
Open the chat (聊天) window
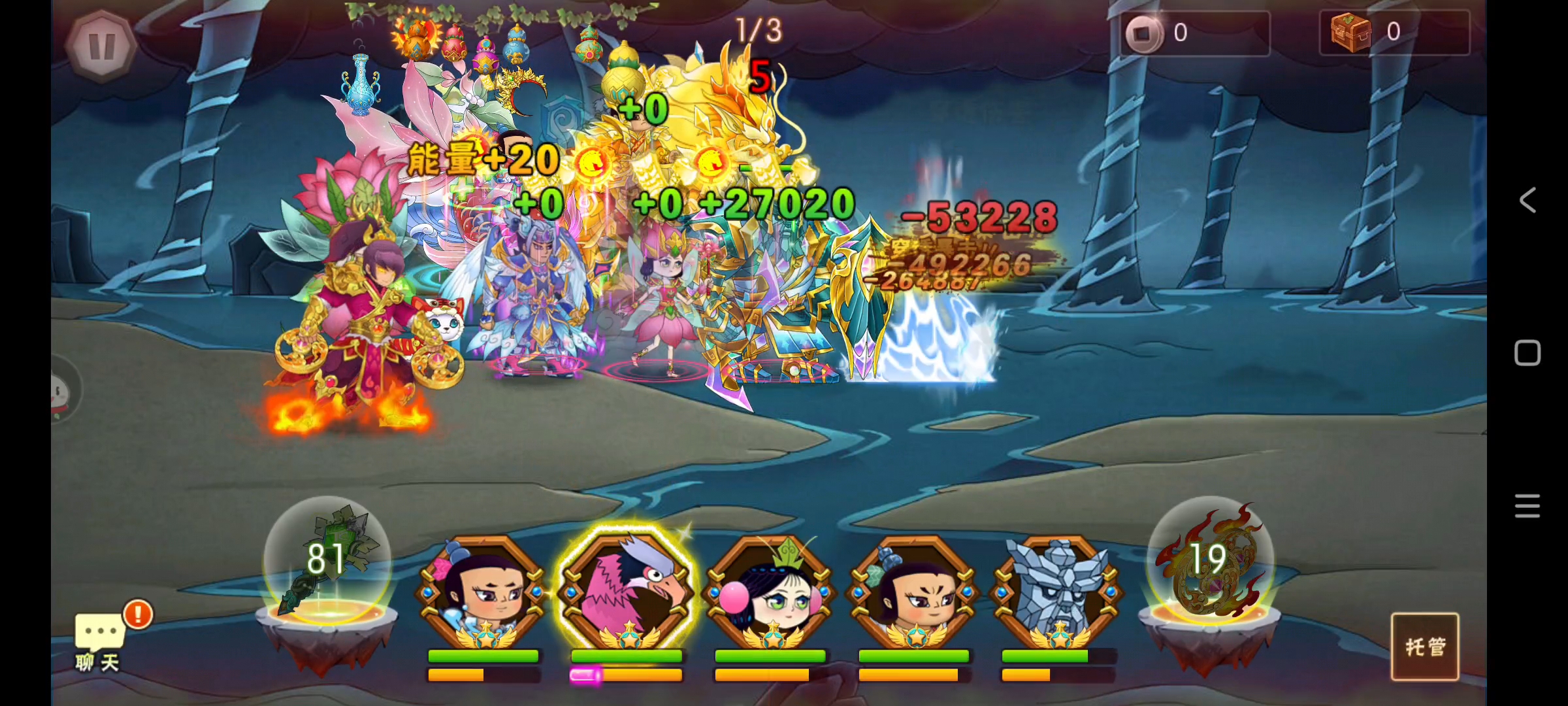(x=98, y=641)
